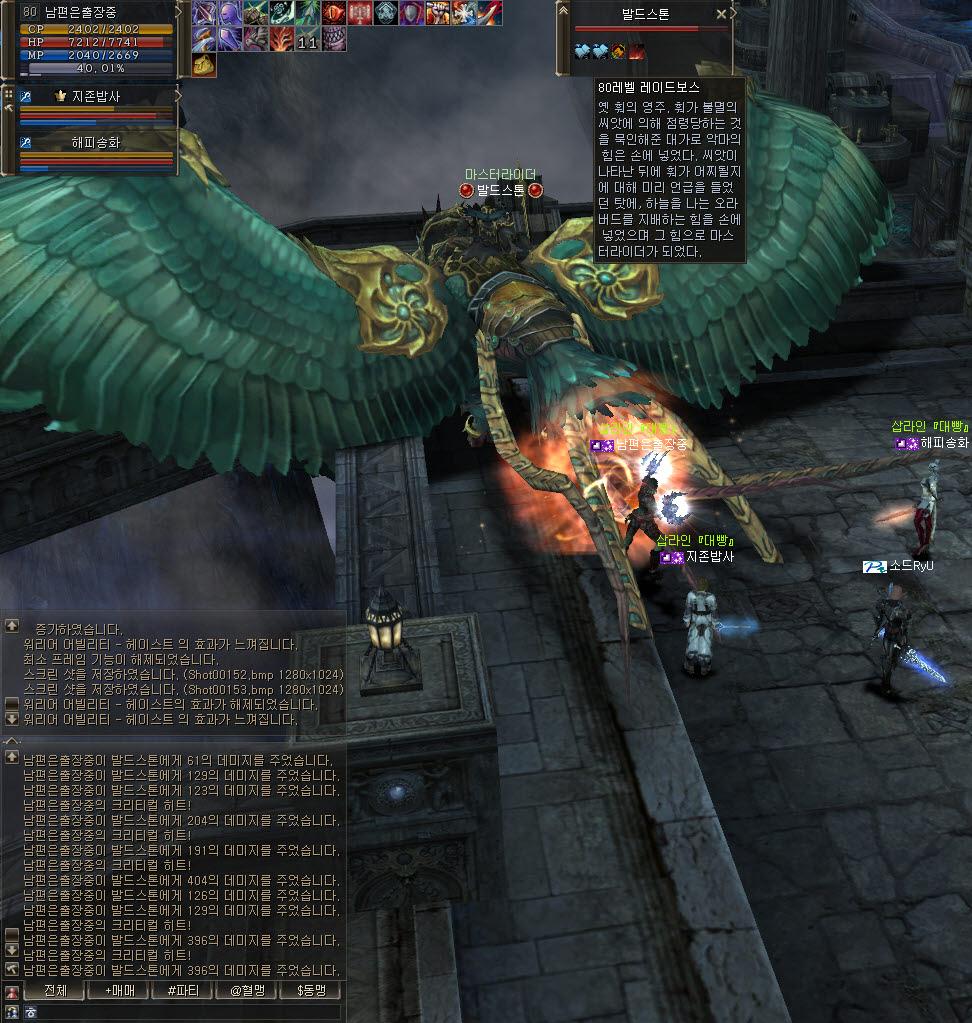Image resolution: width=972 pixels, height=1023 pixels.
Task: Click the red flame debuff on target
Action: [636, 50]
